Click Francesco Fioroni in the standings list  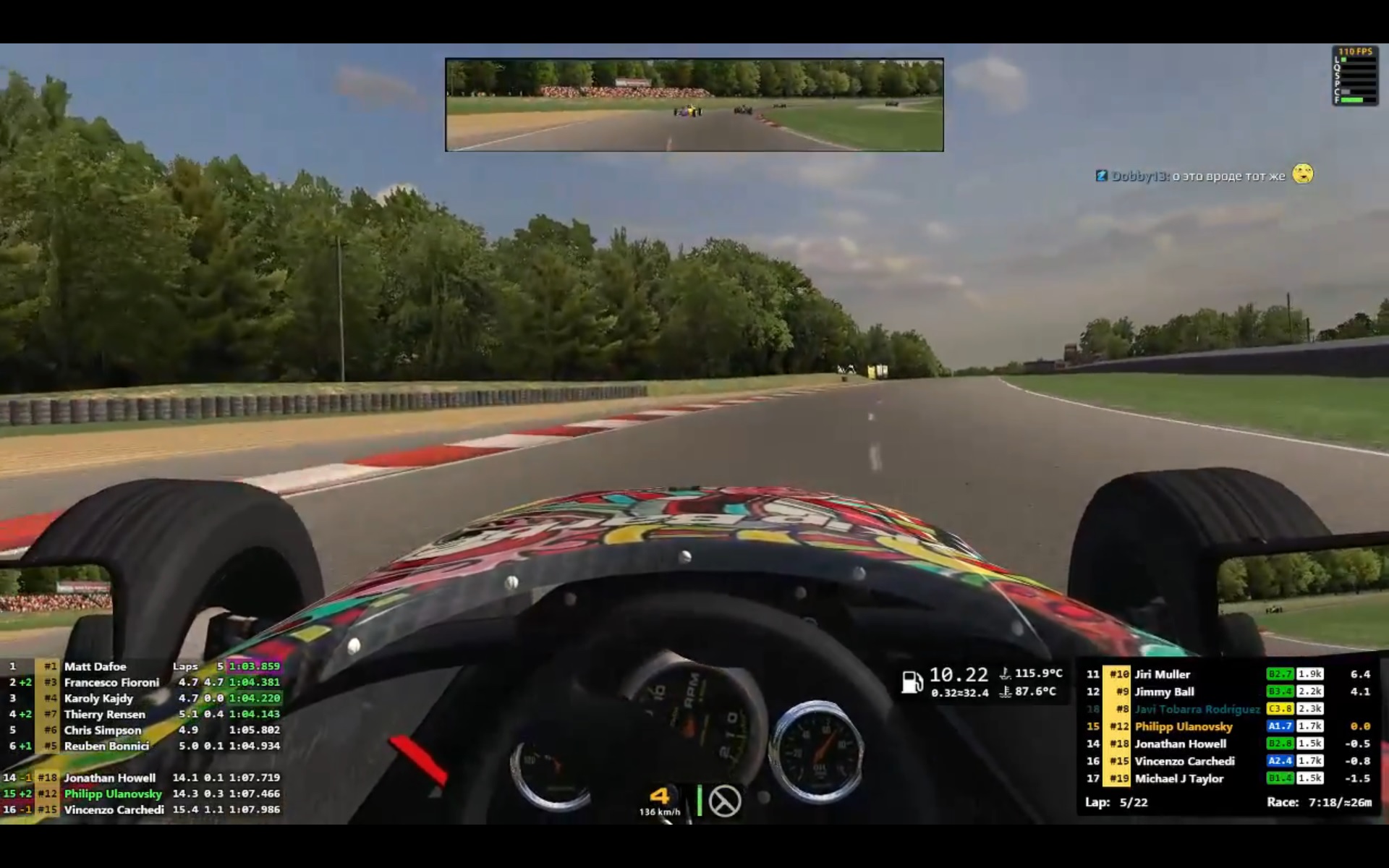coord(111,682)
